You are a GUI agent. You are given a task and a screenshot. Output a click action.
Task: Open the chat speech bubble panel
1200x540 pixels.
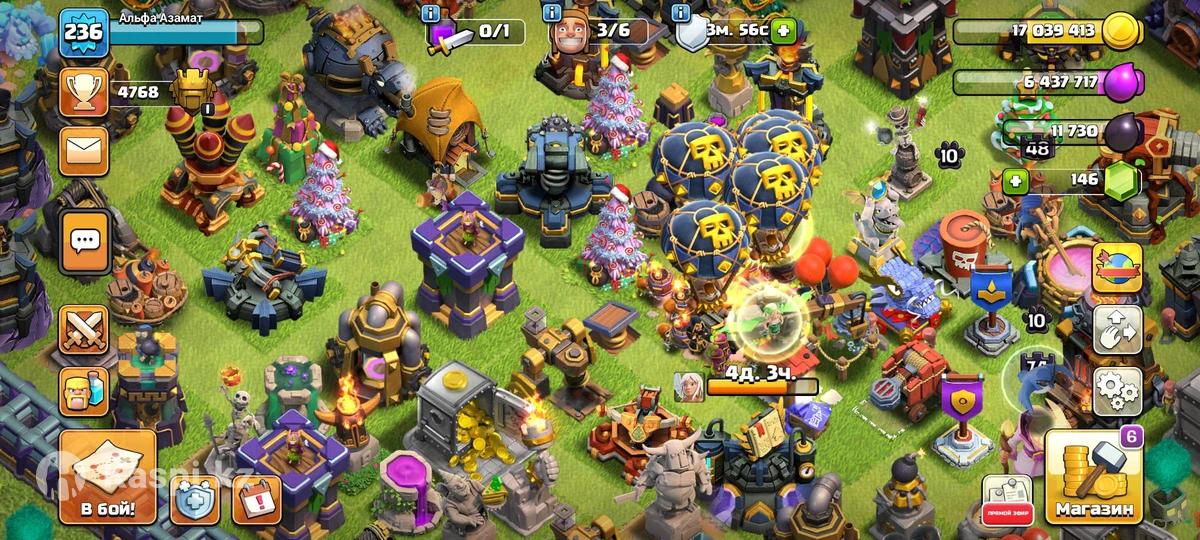84,241
